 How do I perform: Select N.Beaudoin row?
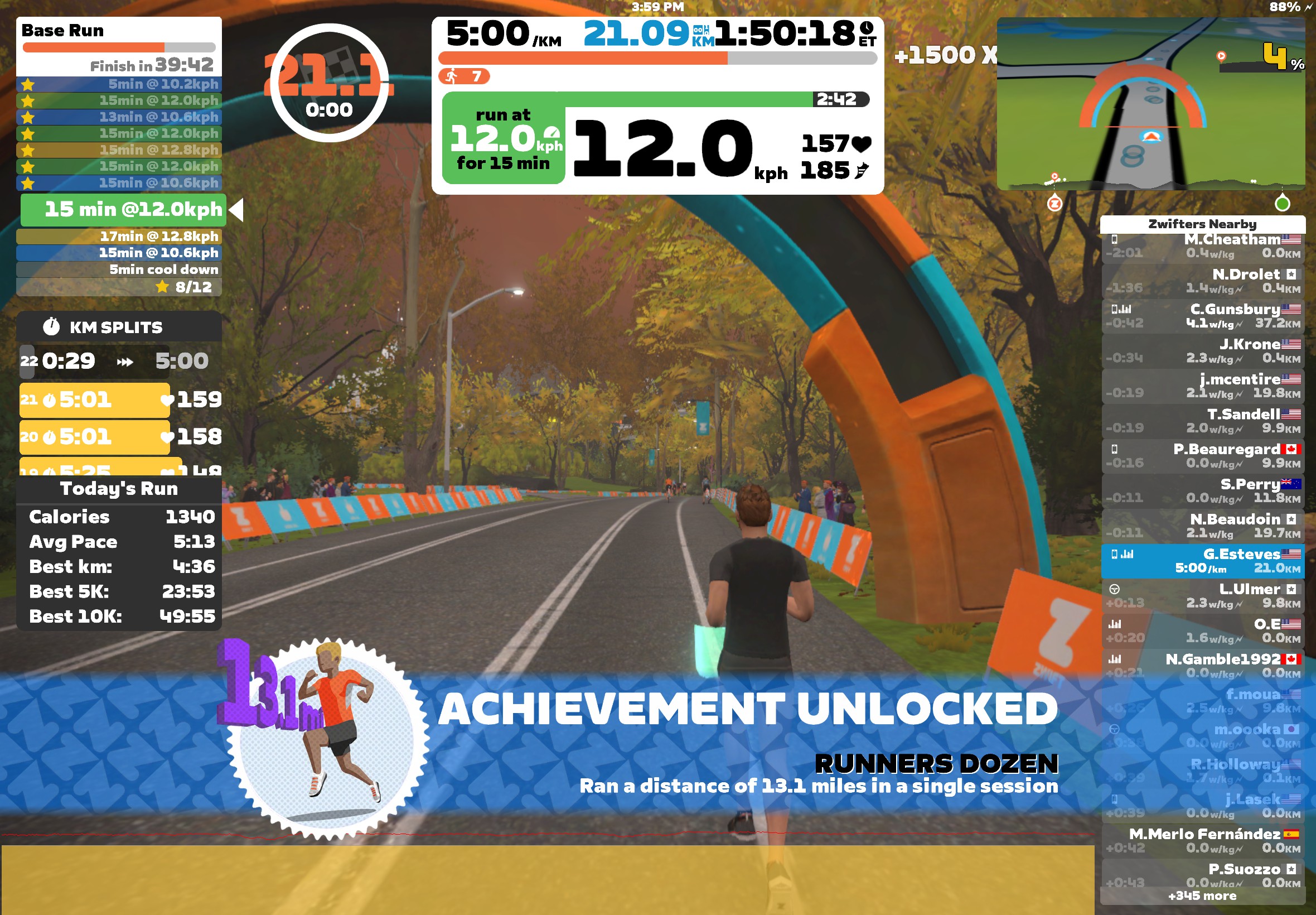[1202, 526]
